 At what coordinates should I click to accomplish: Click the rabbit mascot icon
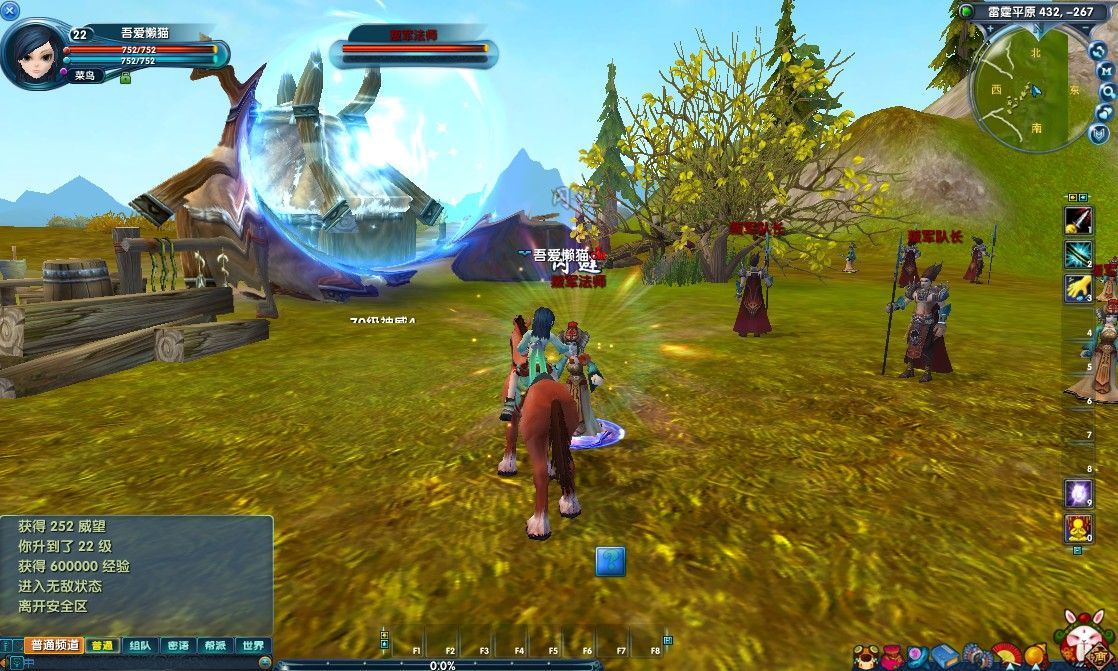1083,635
